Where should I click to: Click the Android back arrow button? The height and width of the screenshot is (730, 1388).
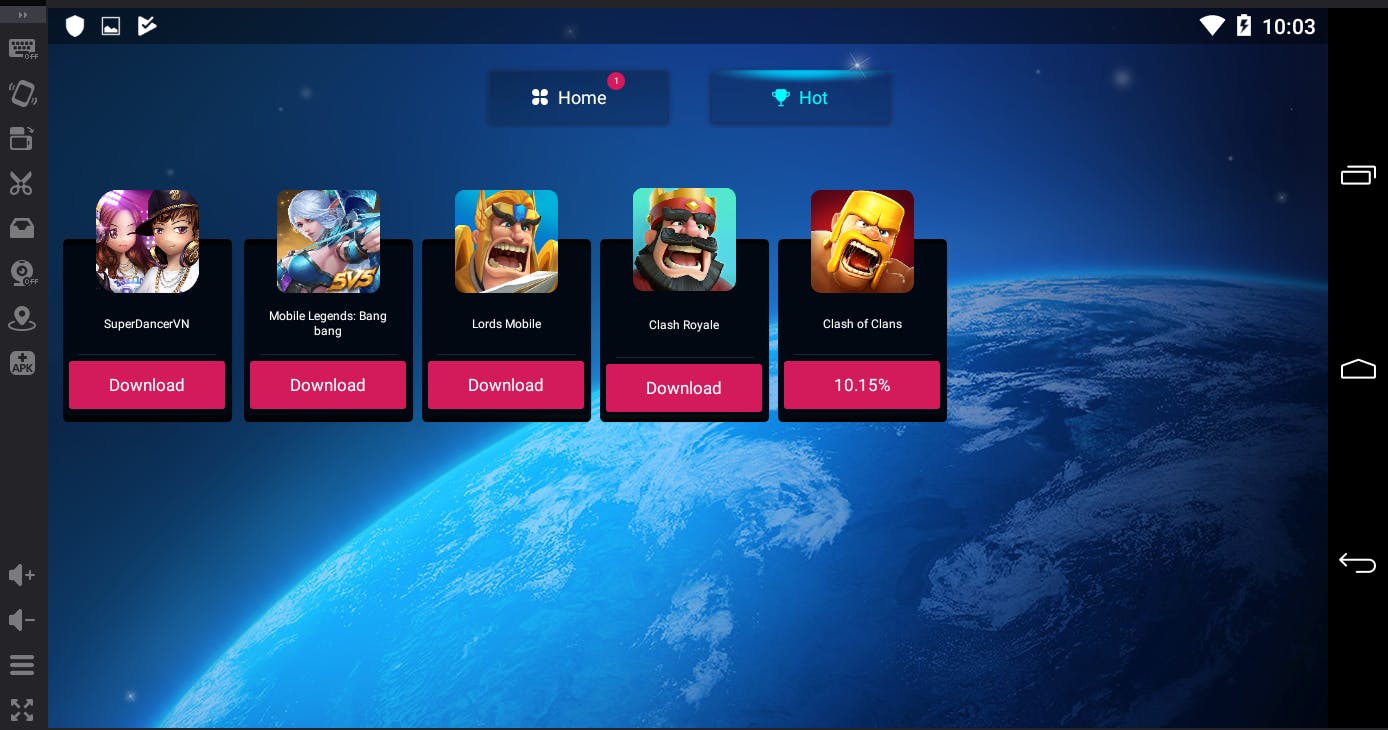coord(1357,563)
